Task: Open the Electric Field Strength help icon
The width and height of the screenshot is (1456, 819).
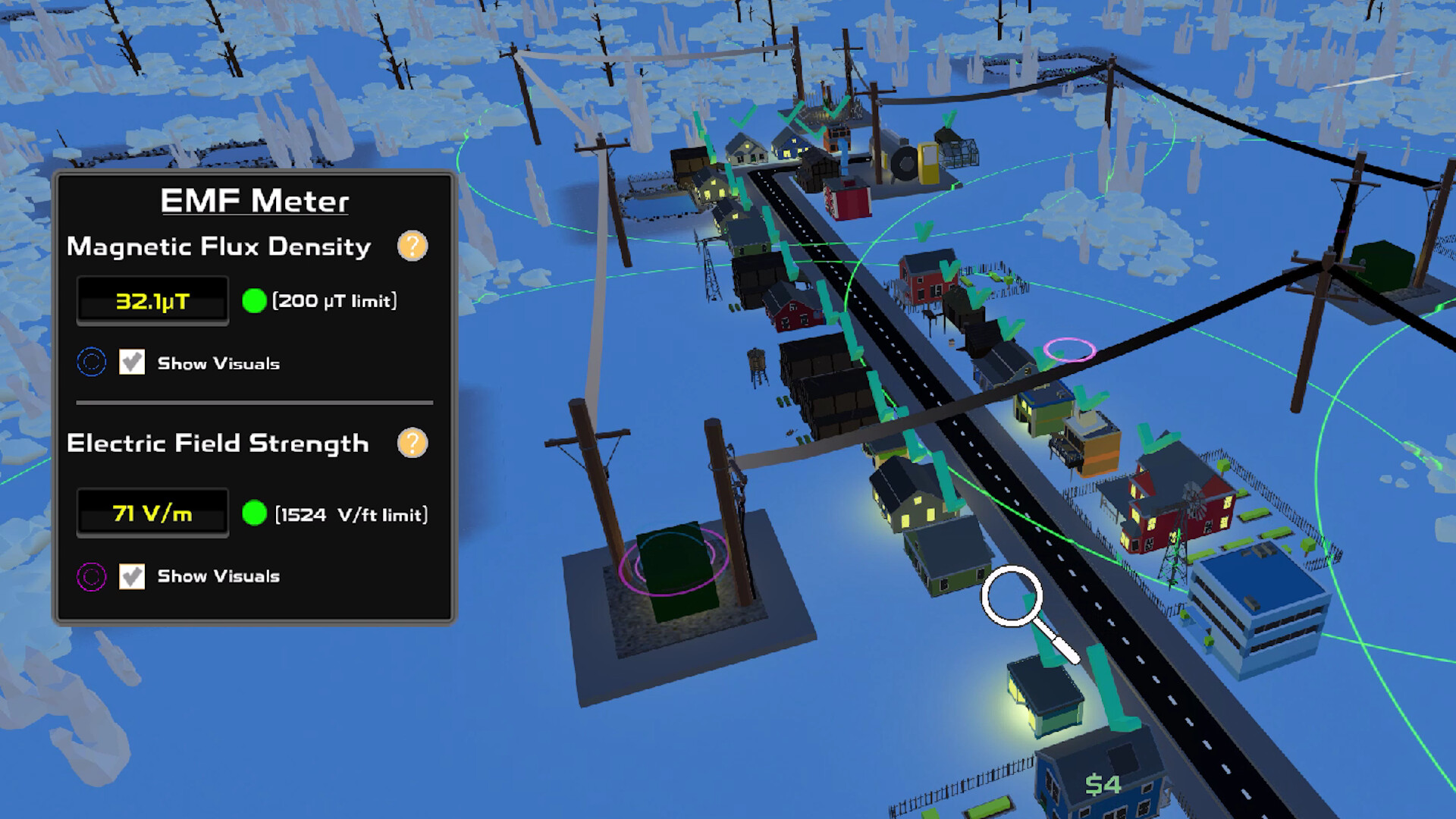Action: point(412,444)
